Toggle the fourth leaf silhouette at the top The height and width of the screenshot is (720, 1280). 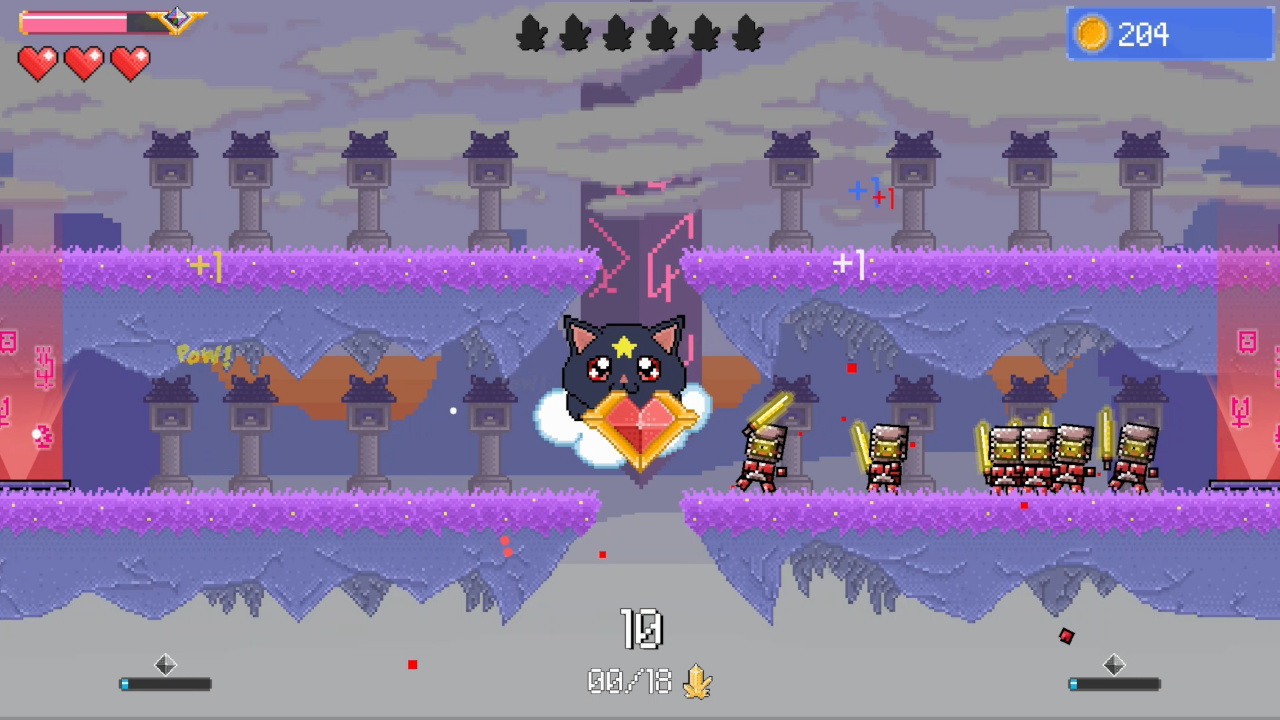pos(662,33)
